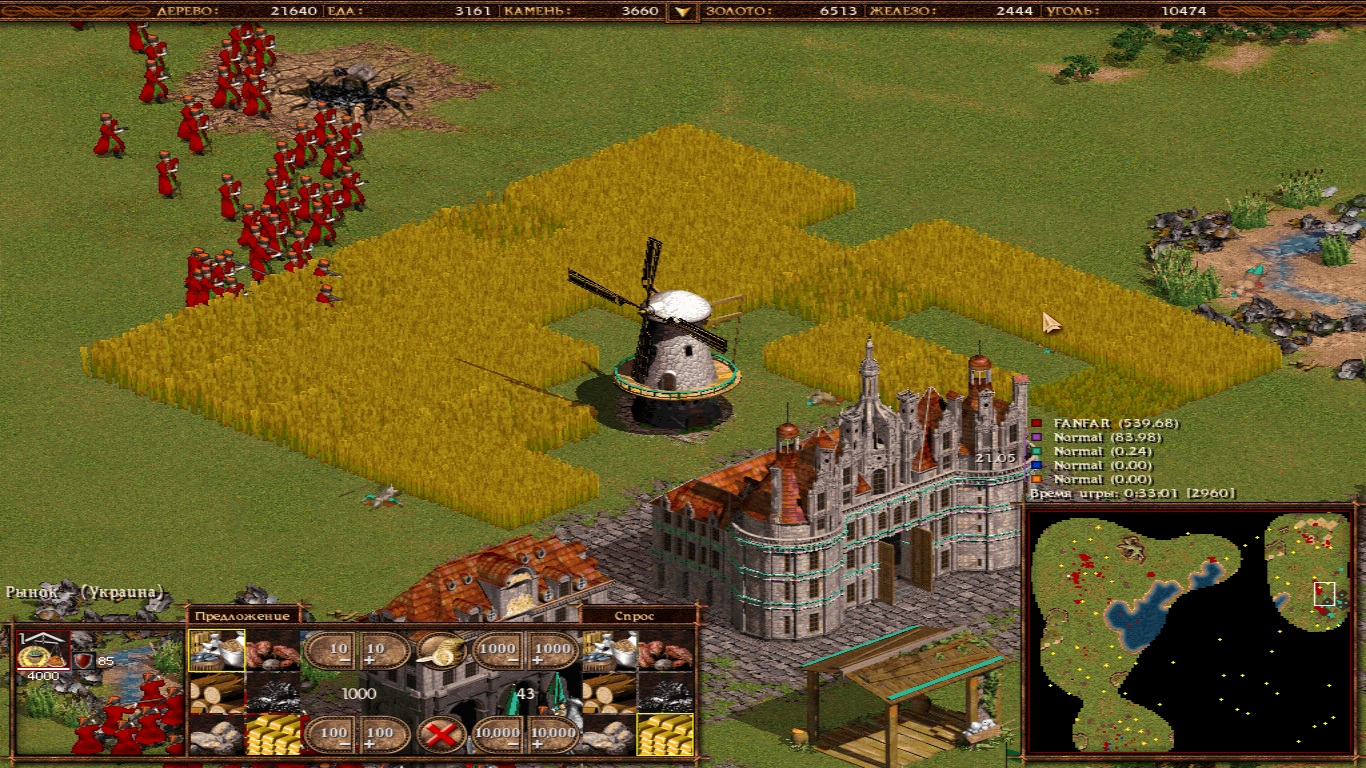Image resolution: width=1366 pixels, height=768 pixels.
Task: Subtract 10,000 with the 10,000 minus button
Action: coord(497,735)
